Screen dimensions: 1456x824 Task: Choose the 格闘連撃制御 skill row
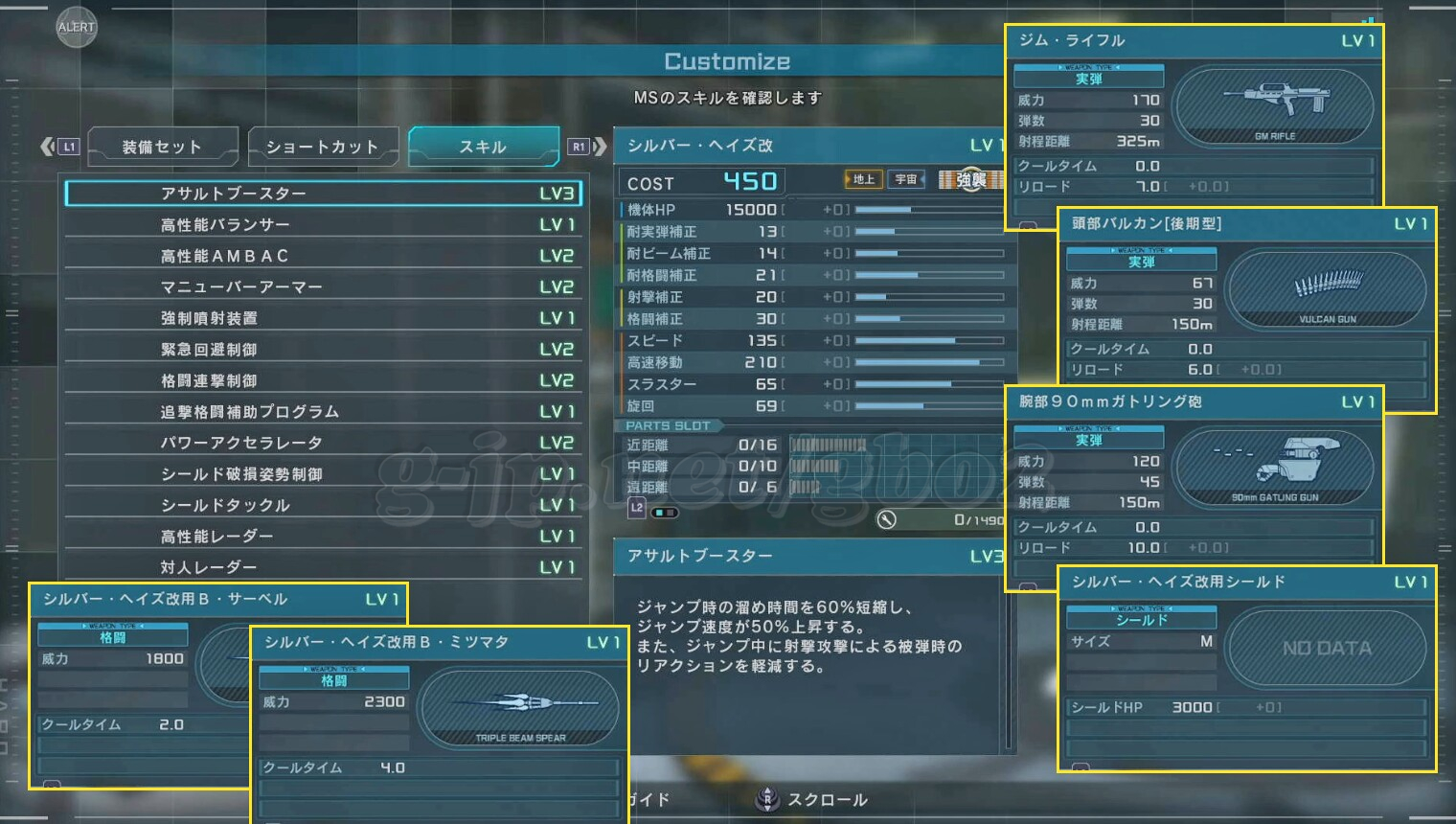tap(324, 380)
